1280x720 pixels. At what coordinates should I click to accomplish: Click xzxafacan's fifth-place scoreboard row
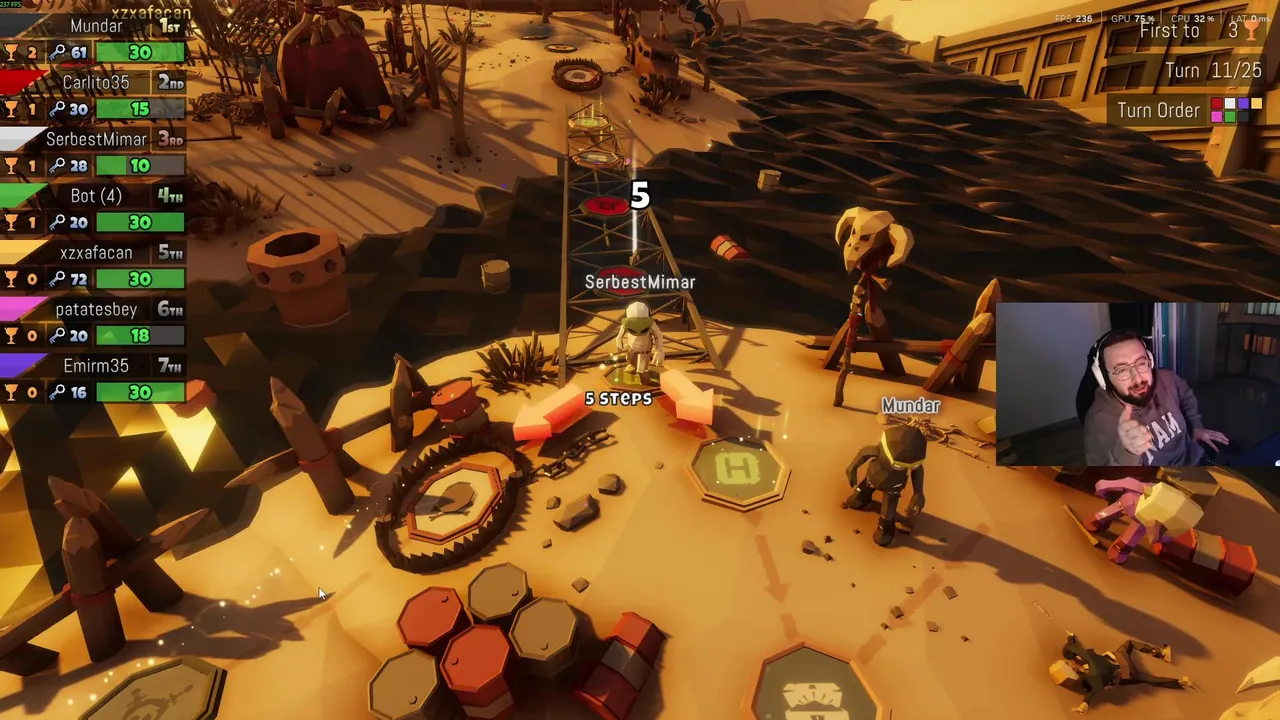tap(95, 266)
